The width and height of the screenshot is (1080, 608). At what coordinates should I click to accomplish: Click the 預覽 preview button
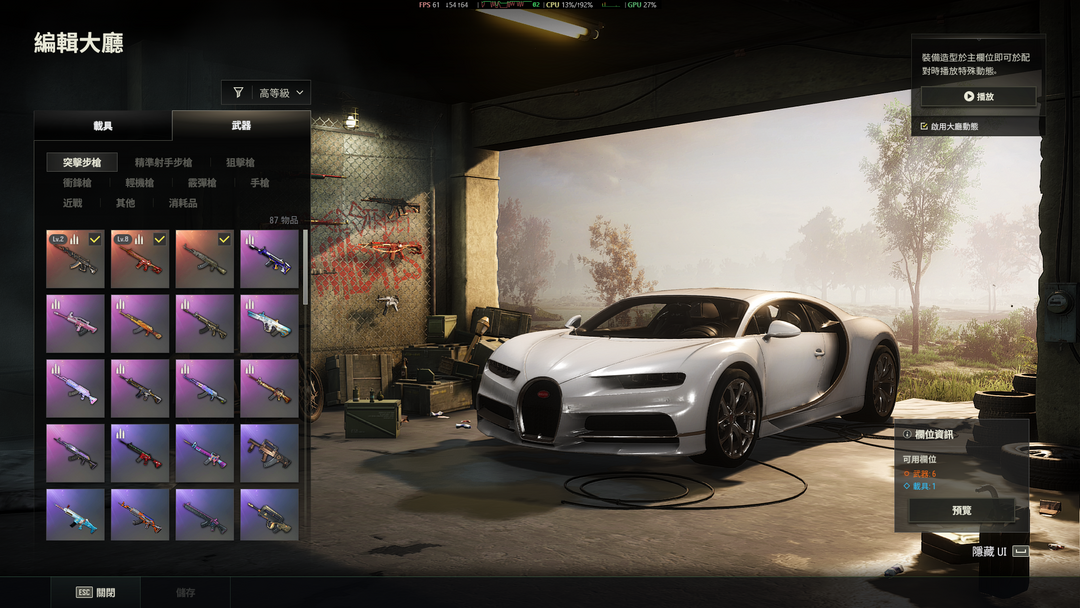pyautogui.click(x=961, y=510)
